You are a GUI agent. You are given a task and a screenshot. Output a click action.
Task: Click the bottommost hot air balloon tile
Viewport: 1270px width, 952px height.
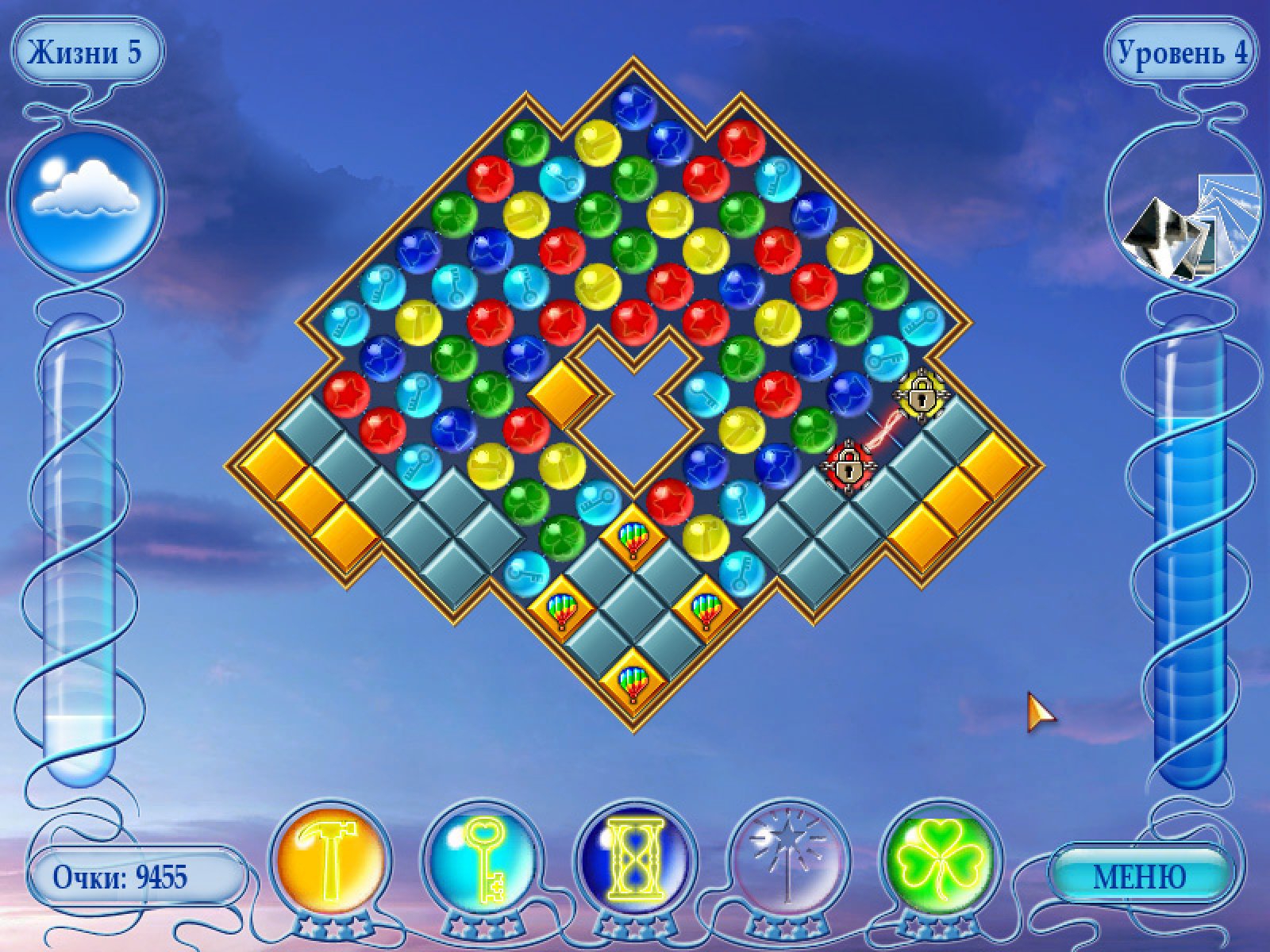click(633, 681)
